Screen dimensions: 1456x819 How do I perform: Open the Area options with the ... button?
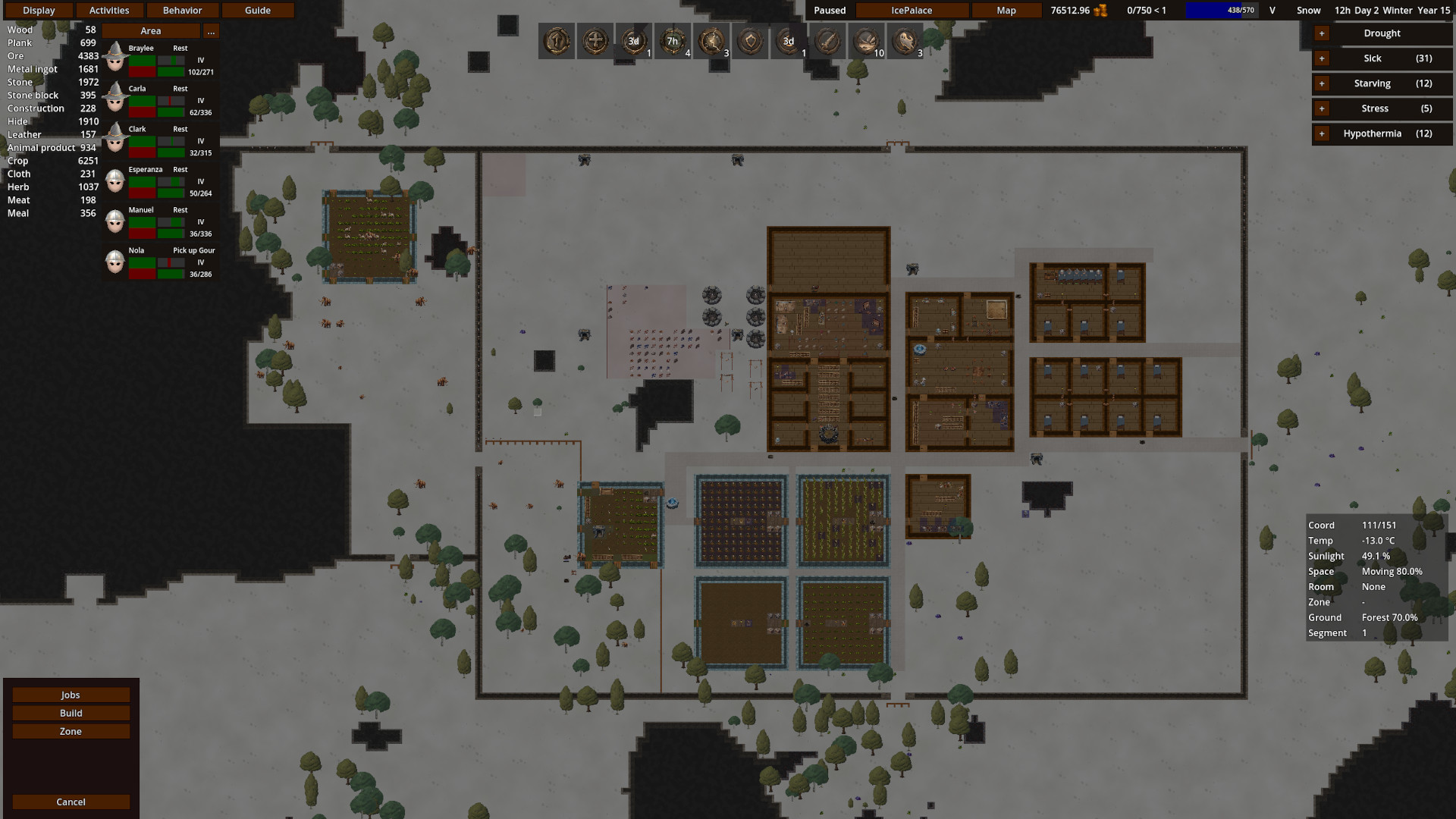211,31
